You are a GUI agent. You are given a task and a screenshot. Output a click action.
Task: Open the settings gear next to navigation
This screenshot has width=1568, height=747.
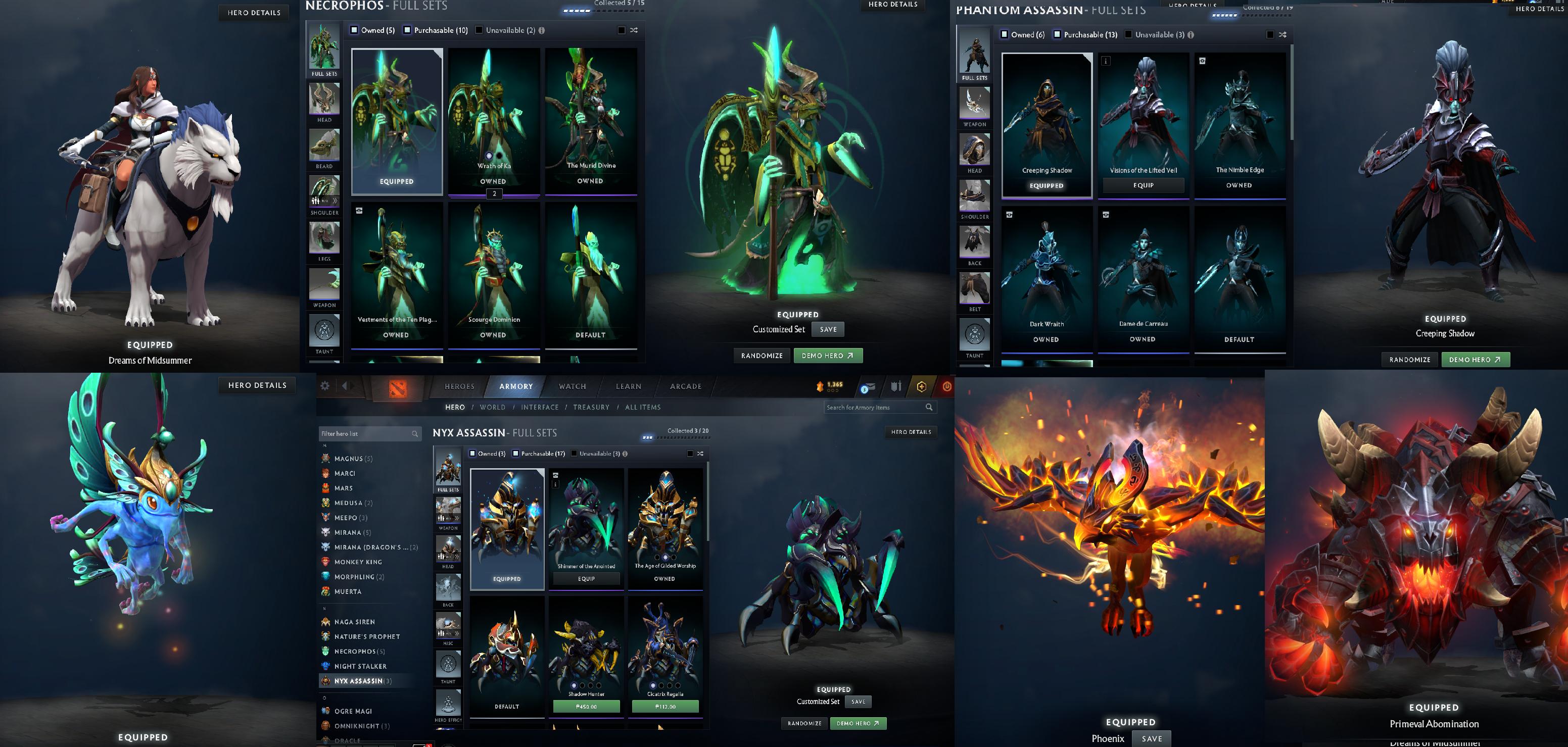coord(325,386)
